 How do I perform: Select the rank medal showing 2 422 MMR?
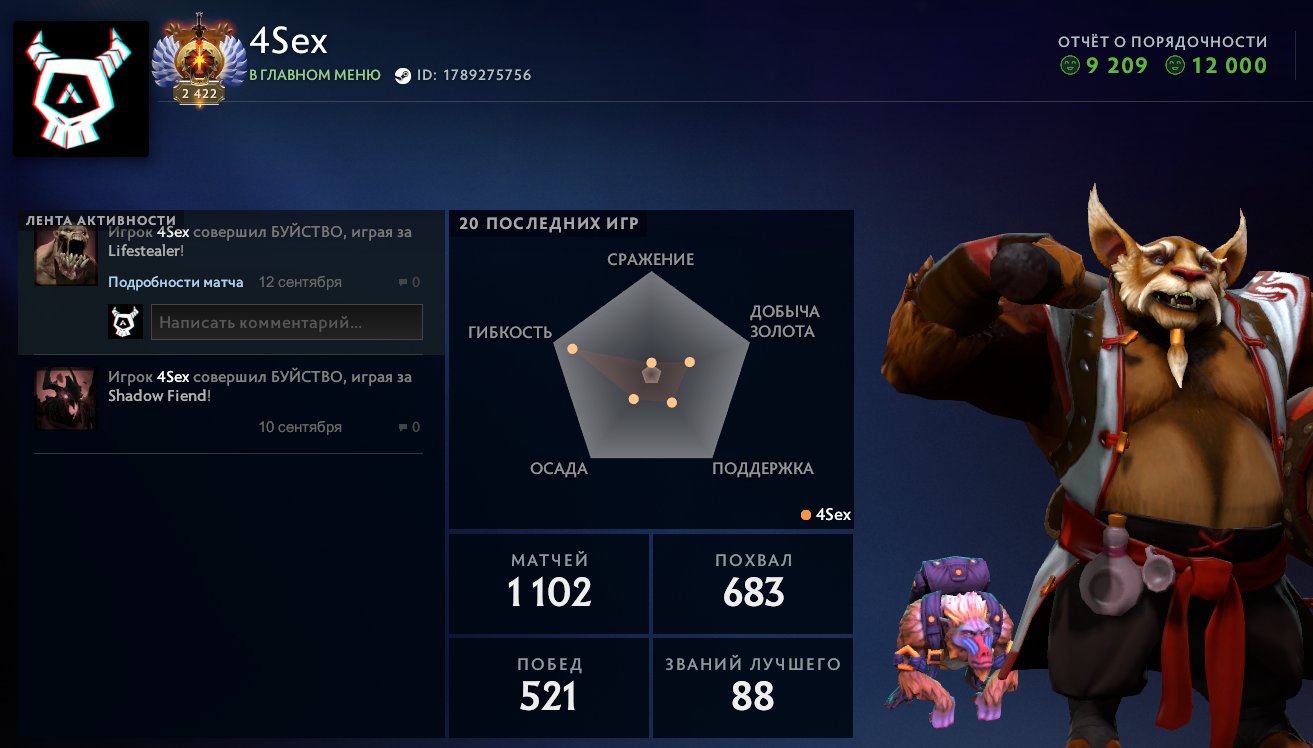click(x=199, y=60)
